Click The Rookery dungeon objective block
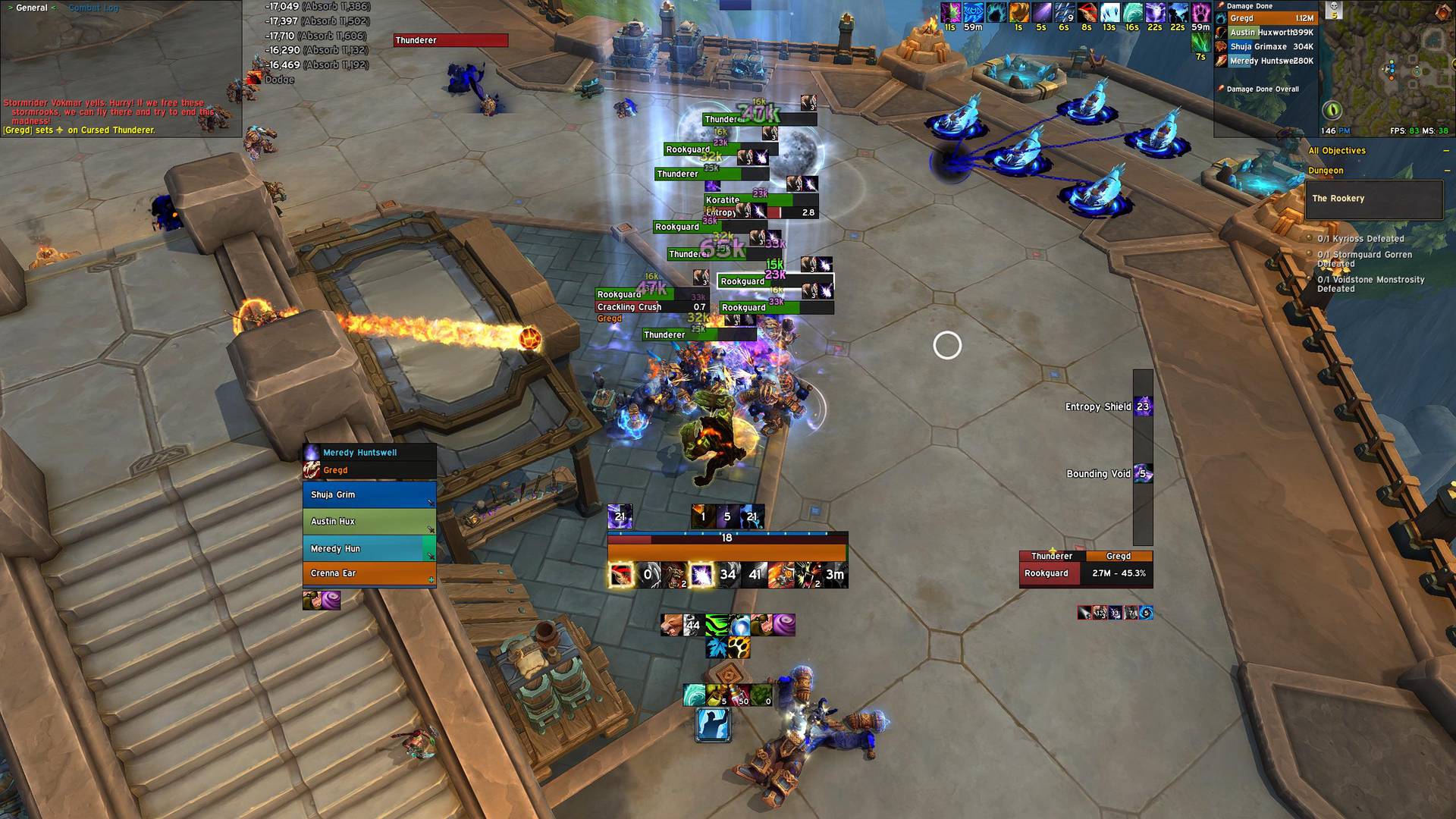This screenshot has width=1456, height=819. pos(1373,199)
